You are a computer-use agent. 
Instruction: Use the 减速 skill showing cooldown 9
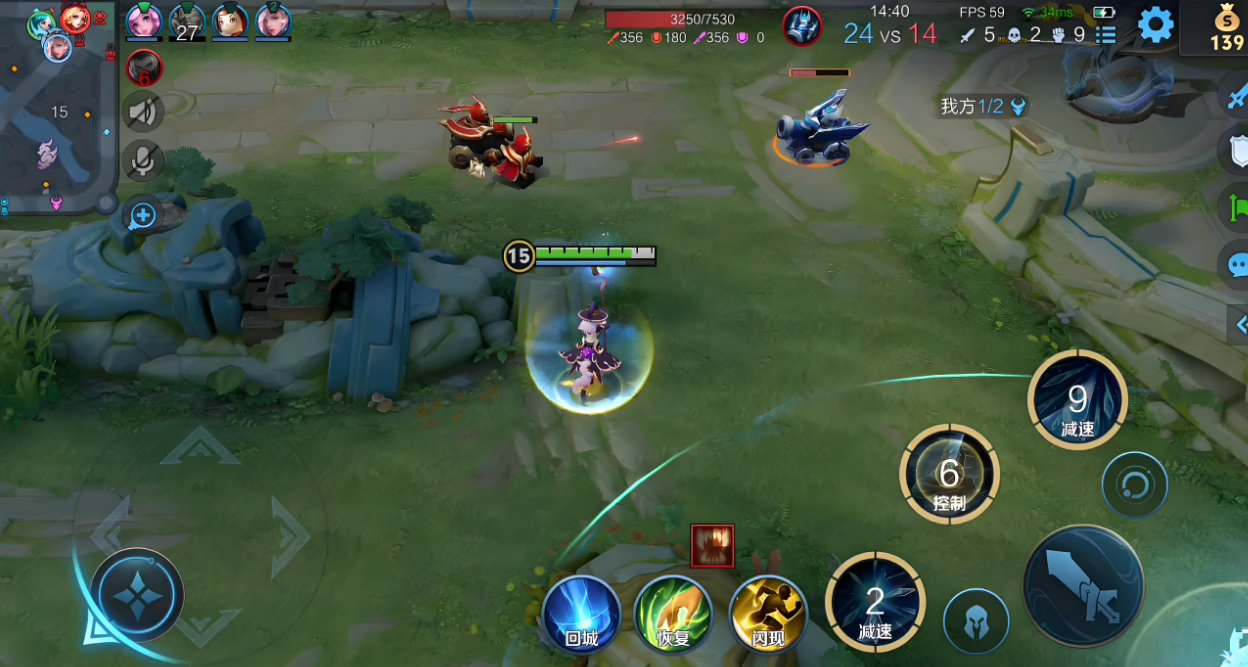point(1077,401)
